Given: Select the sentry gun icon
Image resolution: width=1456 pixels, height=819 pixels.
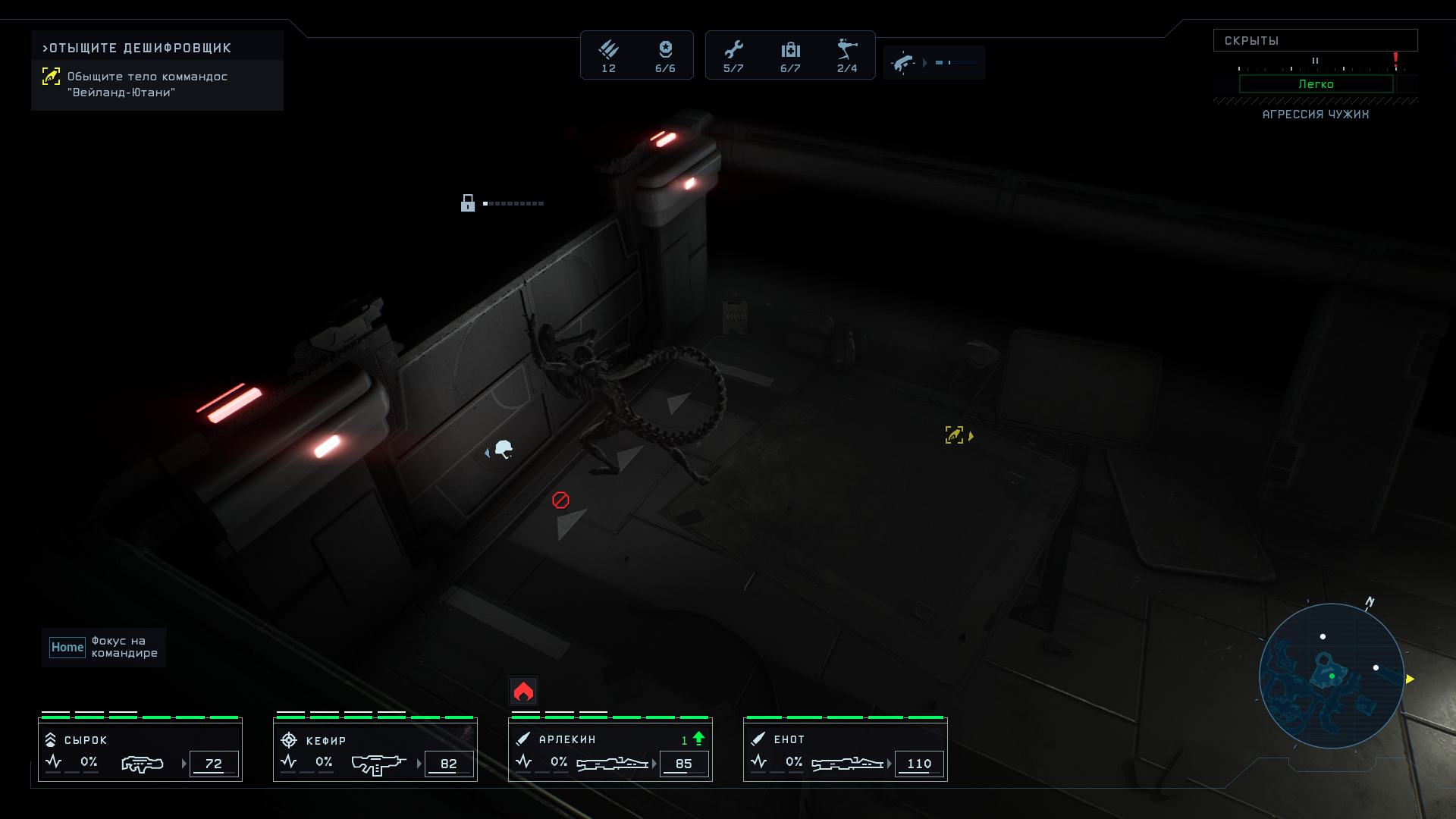Looking at the screenshot, I should click(x=847, y=50).
